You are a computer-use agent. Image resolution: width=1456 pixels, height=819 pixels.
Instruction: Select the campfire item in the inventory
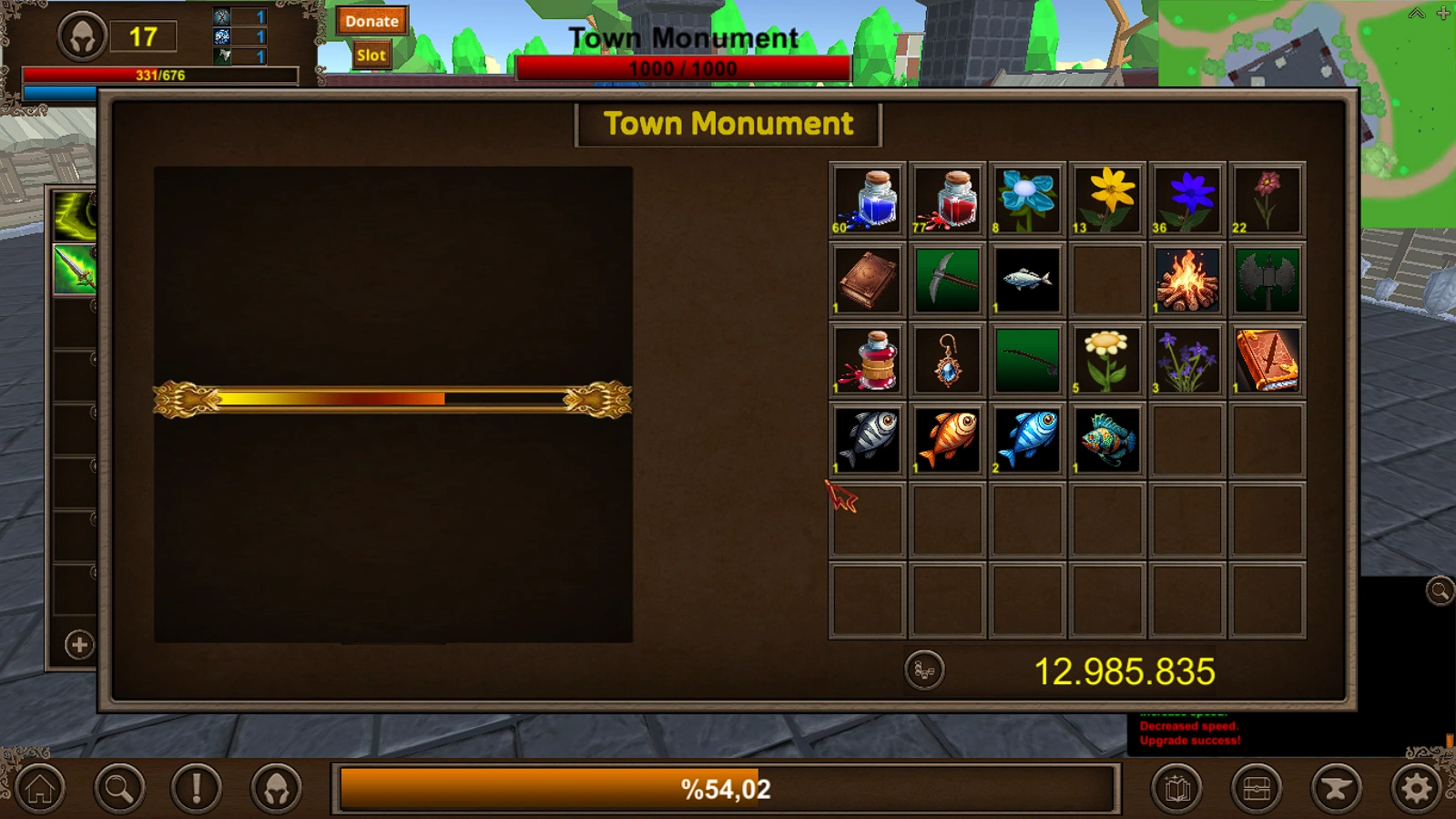[1186, 279]
